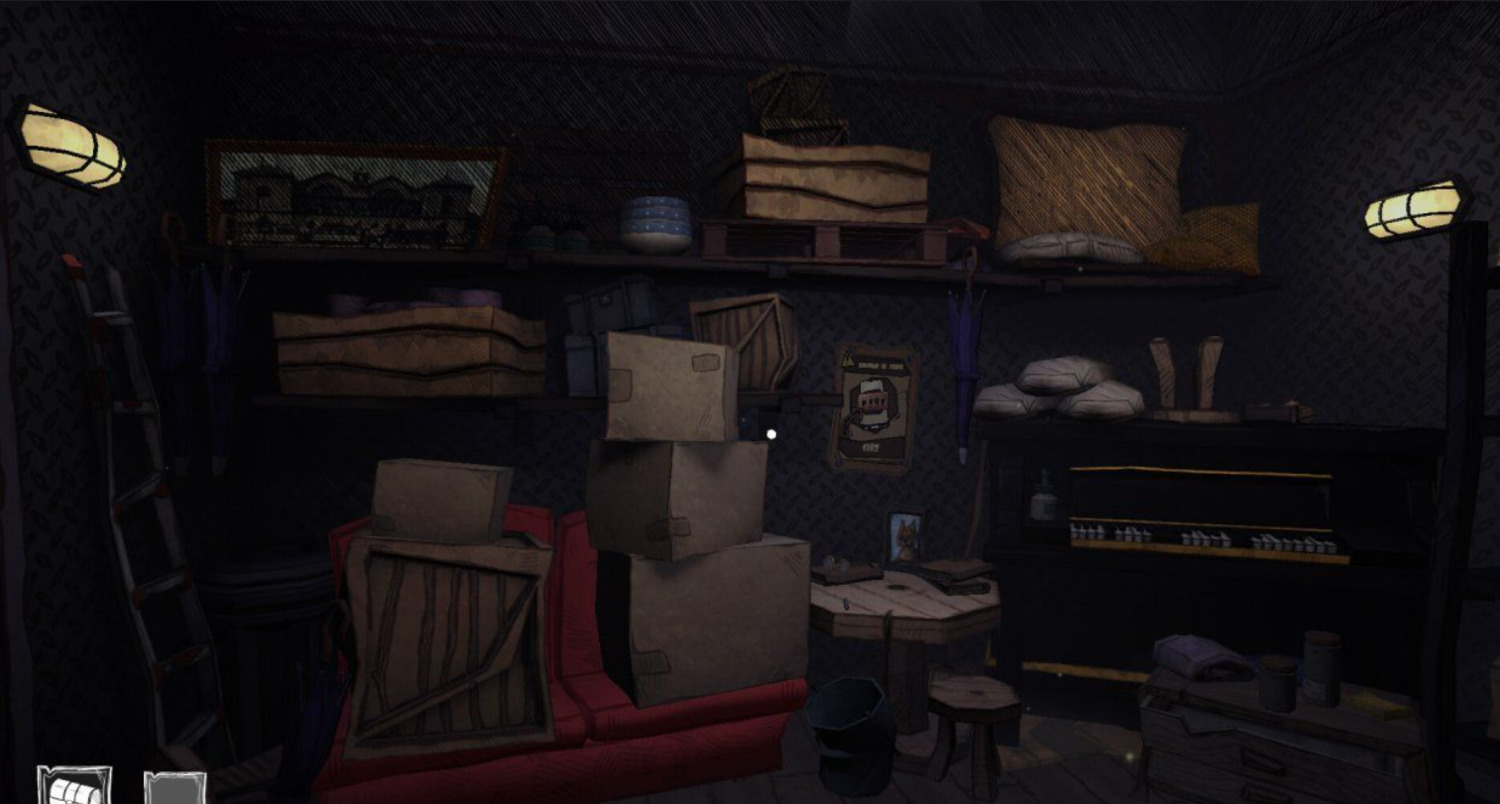
Task: Open the treasure chest inventory icon
Action: [75, 786]
